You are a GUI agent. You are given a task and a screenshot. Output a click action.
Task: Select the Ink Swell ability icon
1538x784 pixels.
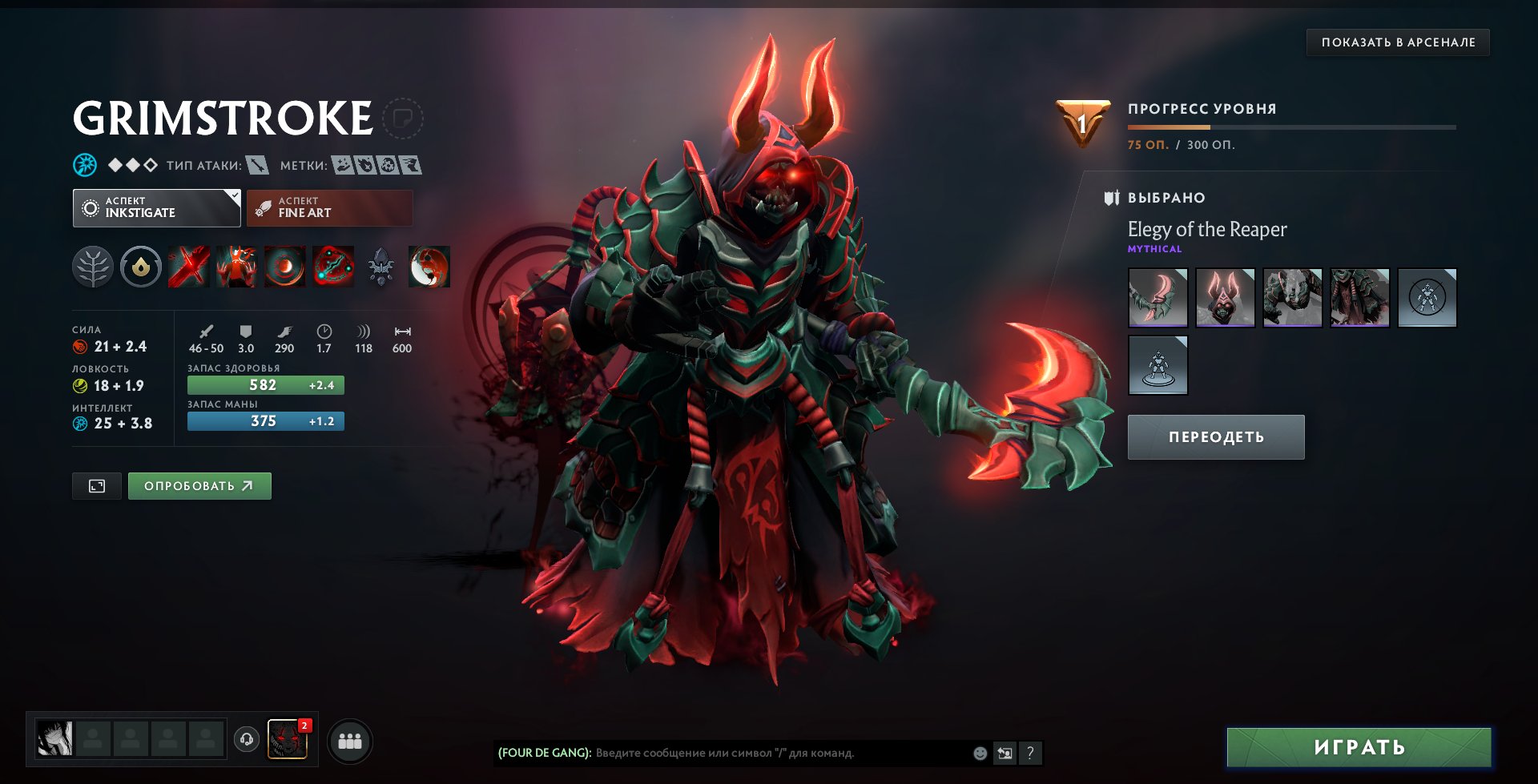pyautogui.click(x=285, y=267)
